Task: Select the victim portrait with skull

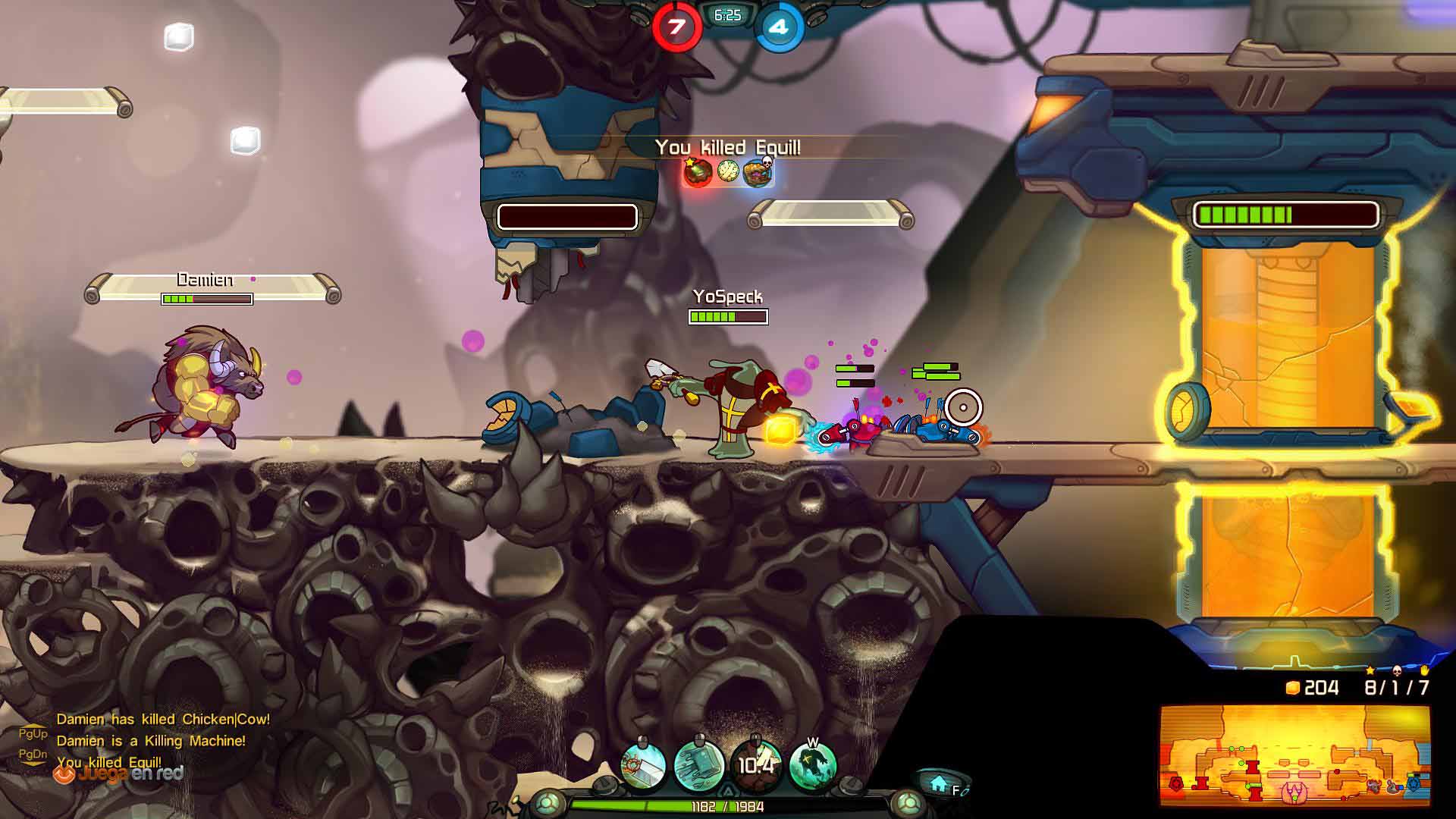Action: pos(758,172)
